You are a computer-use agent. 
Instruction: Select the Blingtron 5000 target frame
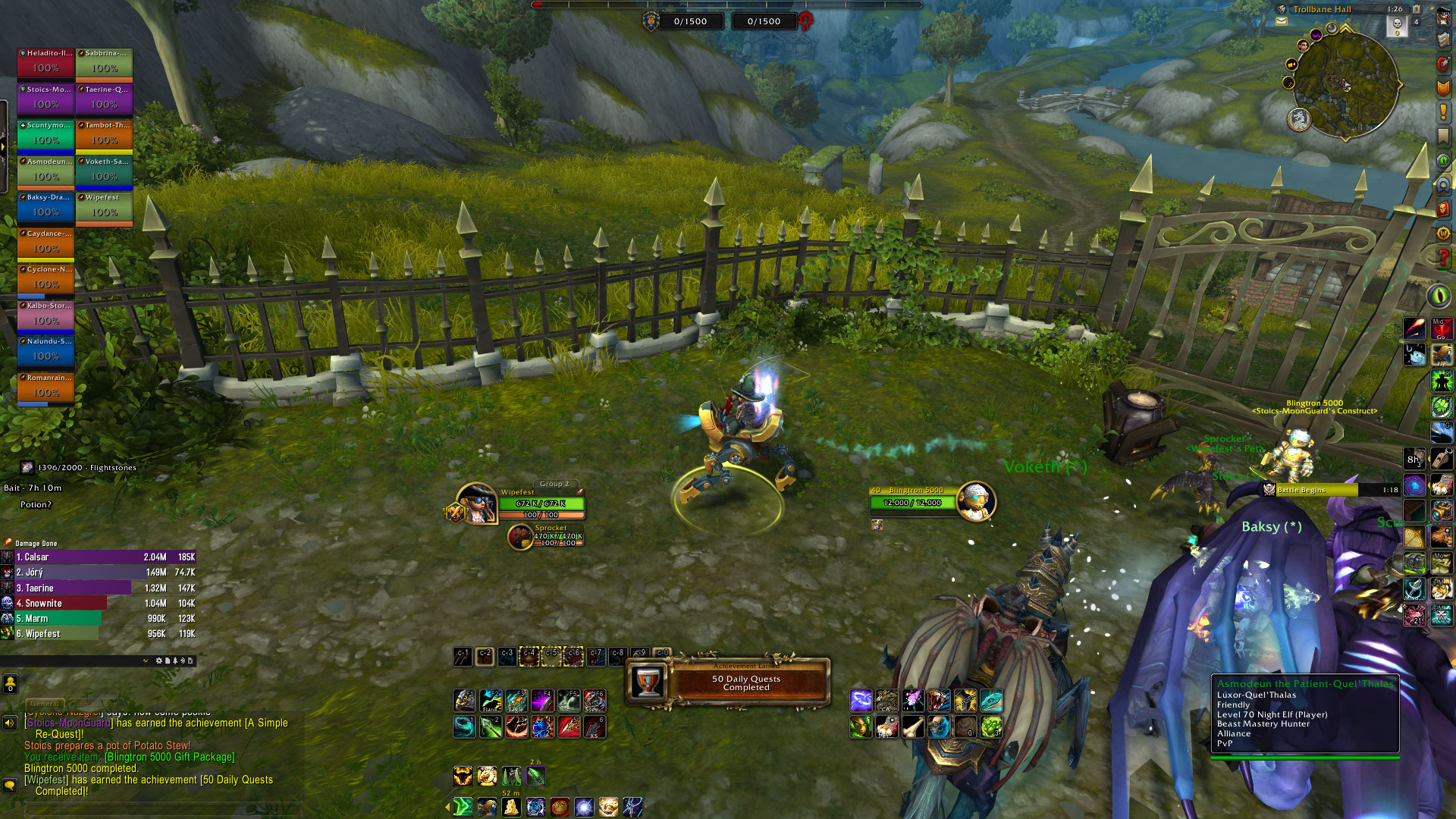932,500
